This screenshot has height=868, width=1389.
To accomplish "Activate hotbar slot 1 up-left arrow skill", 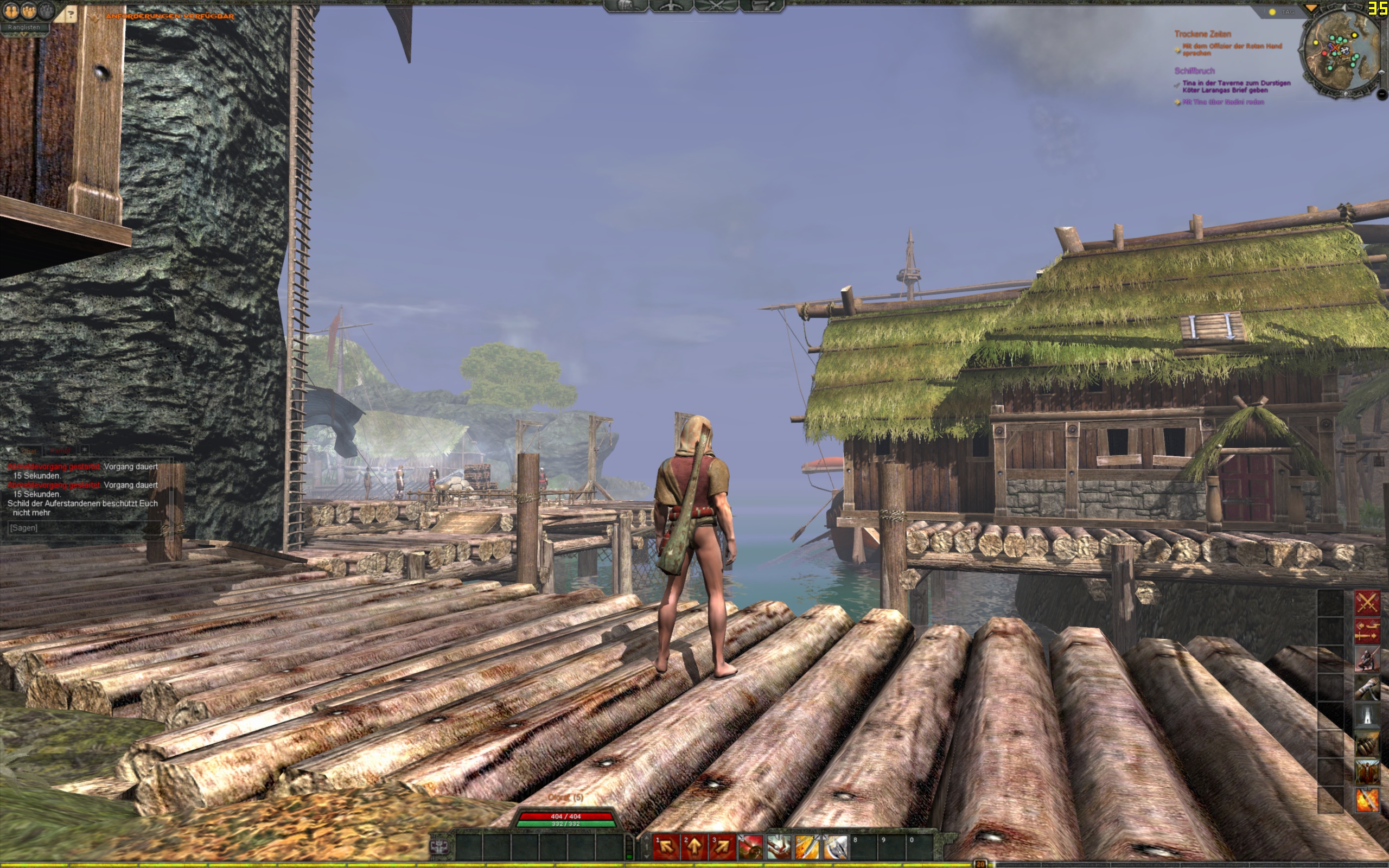I will pos(666,846).
